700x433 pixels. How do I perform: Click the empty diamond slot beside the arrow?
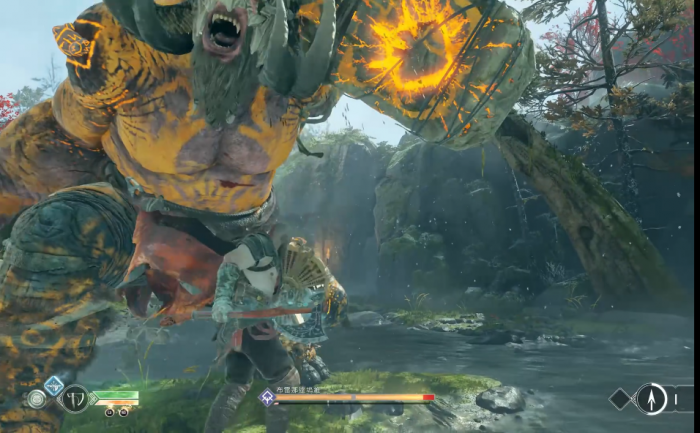[621, 398]
